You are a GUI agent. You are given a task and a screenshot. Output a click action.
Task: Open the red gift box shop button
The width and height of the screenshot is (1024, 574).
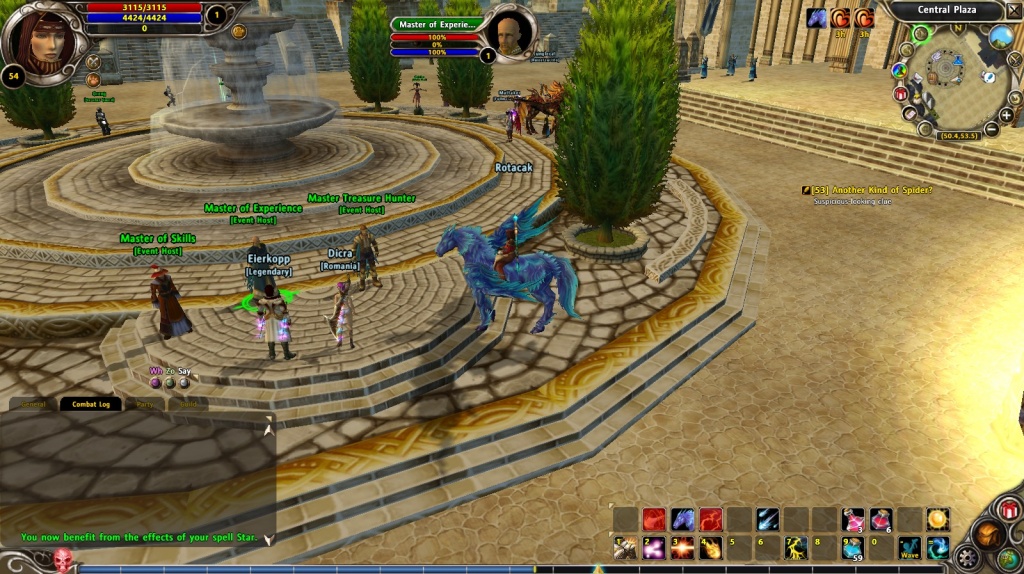[1008, 511]
